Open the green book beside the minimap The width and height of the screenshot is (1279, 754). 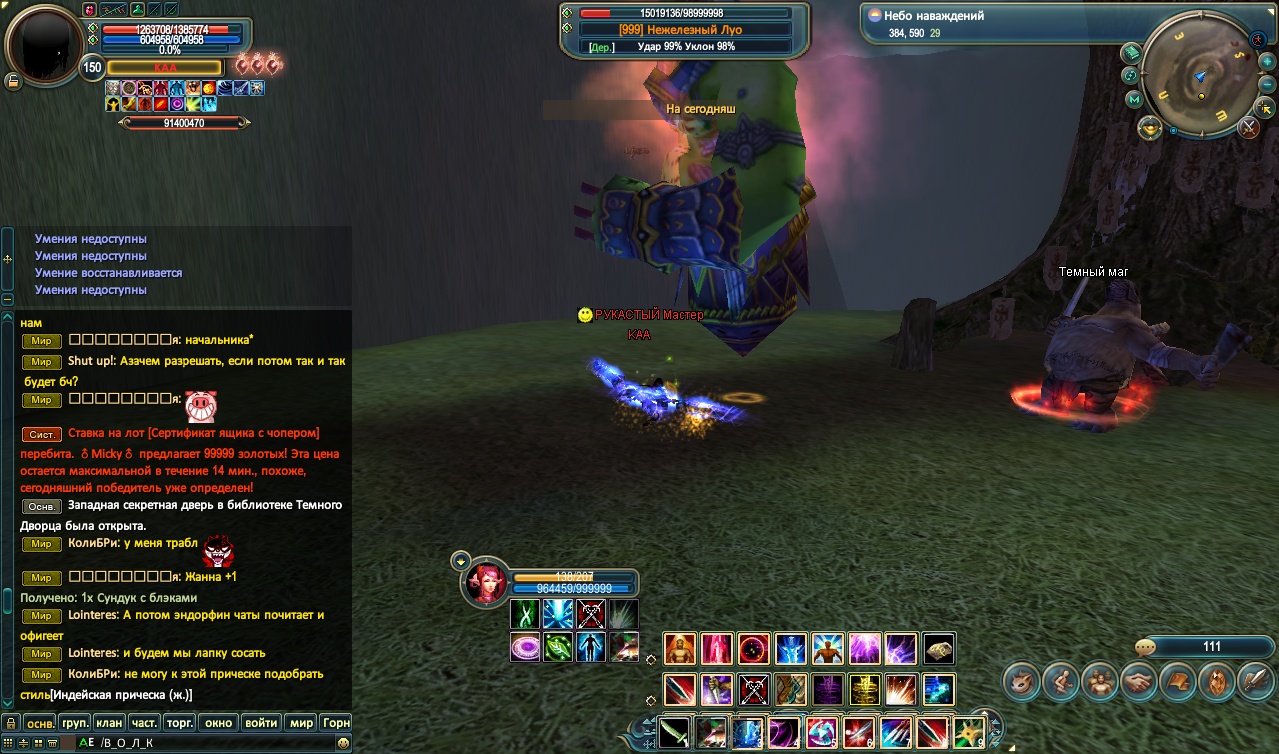[1133, 52]
